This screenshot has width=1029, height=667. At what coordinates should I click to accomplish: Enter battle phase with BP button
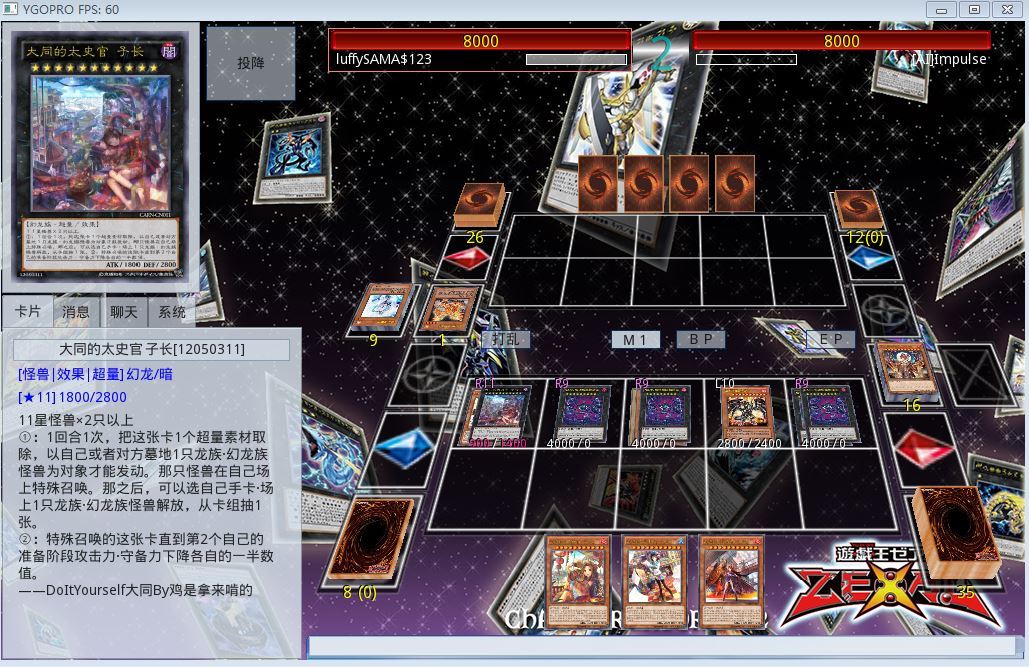click(700, 339)
